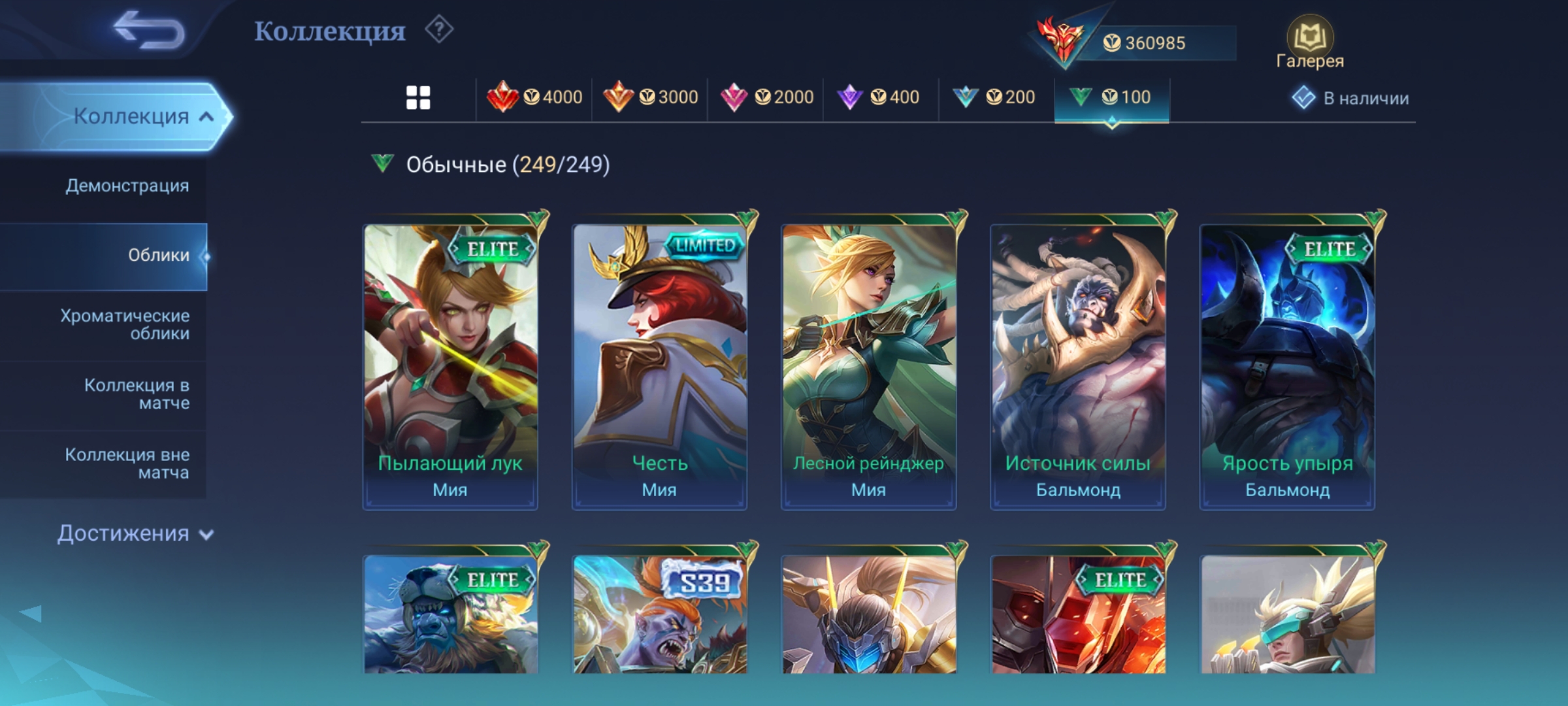Open the Ярость упыря Бальмонд skin card
Viewport: 1568px width, 706px height.
pos(1287,366)
